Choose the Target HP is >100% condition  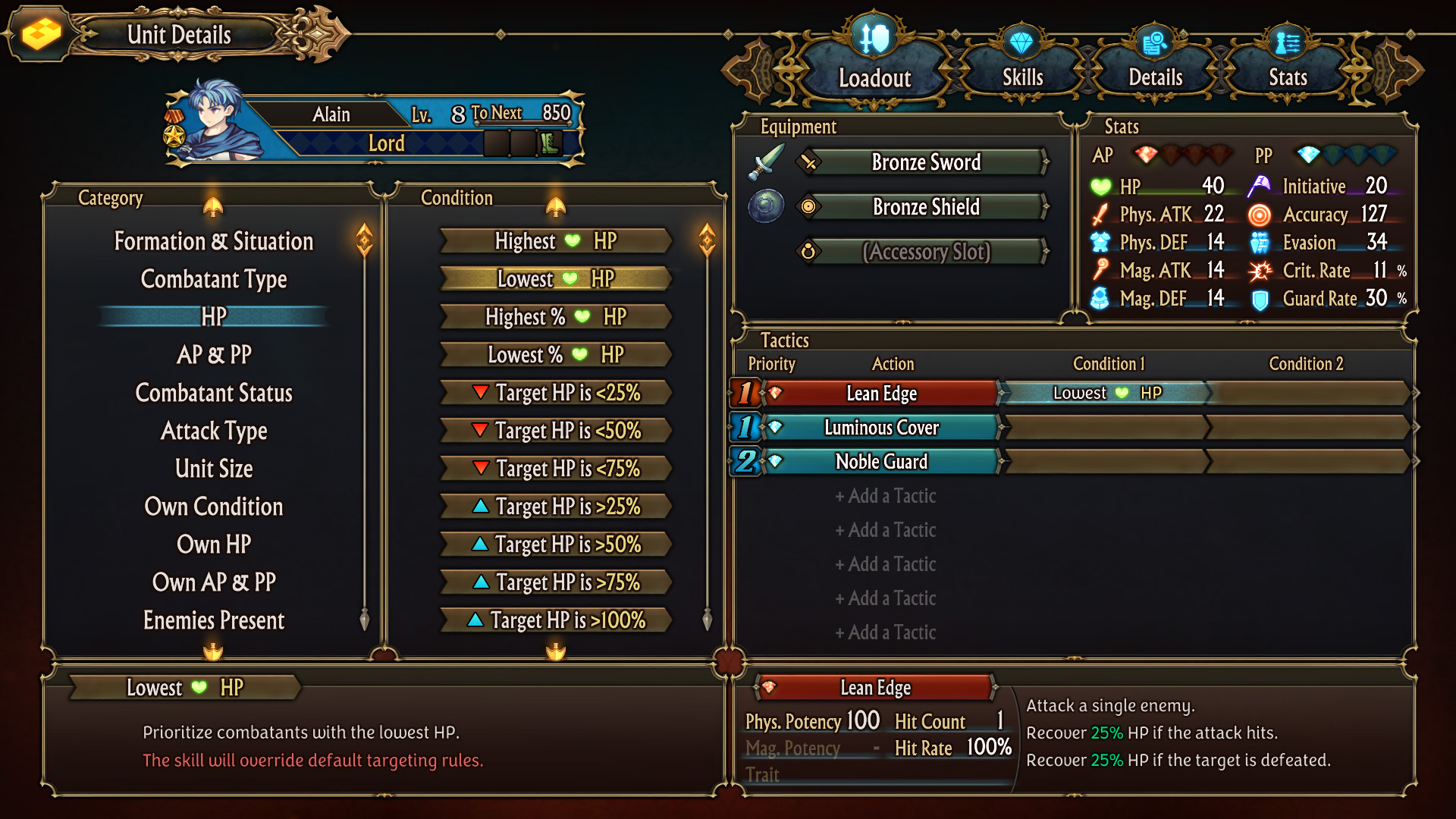(555, 620)
